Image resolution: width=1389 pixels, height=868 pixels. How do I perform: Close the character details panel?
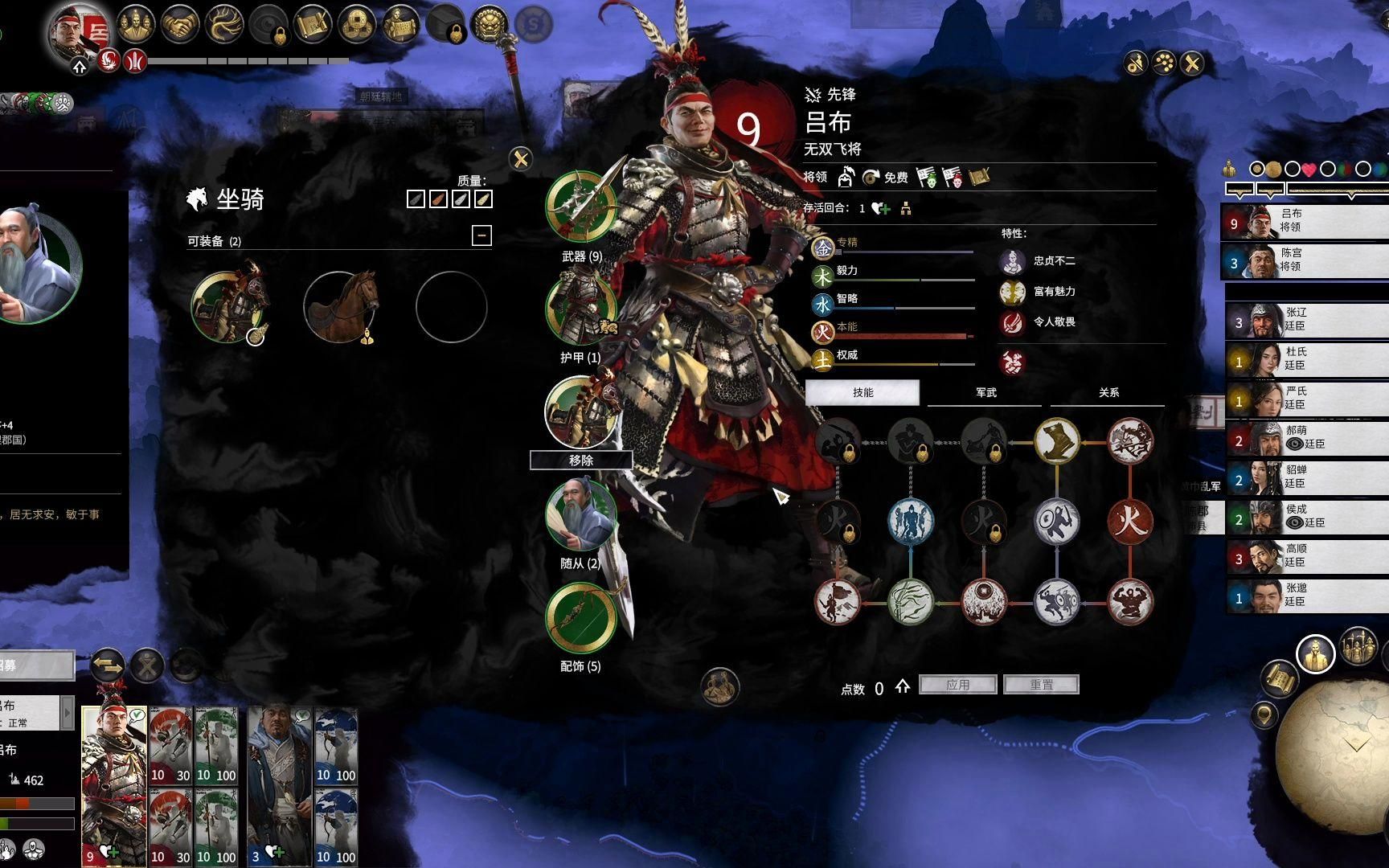pyautogui.click(x=1192, y=63)
